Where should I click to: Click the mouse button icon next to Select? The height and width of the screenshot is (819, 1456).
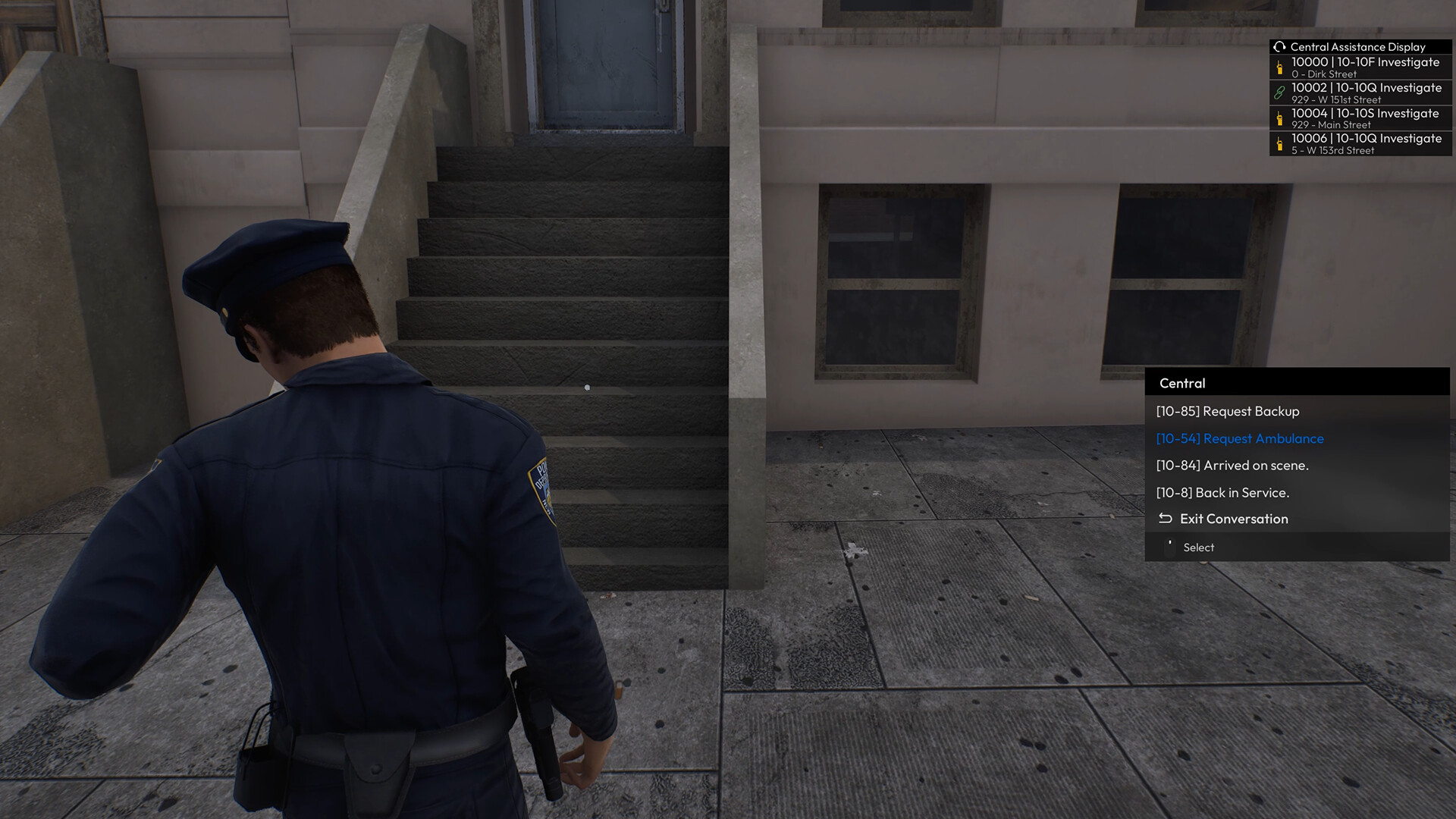[1169, 546]
